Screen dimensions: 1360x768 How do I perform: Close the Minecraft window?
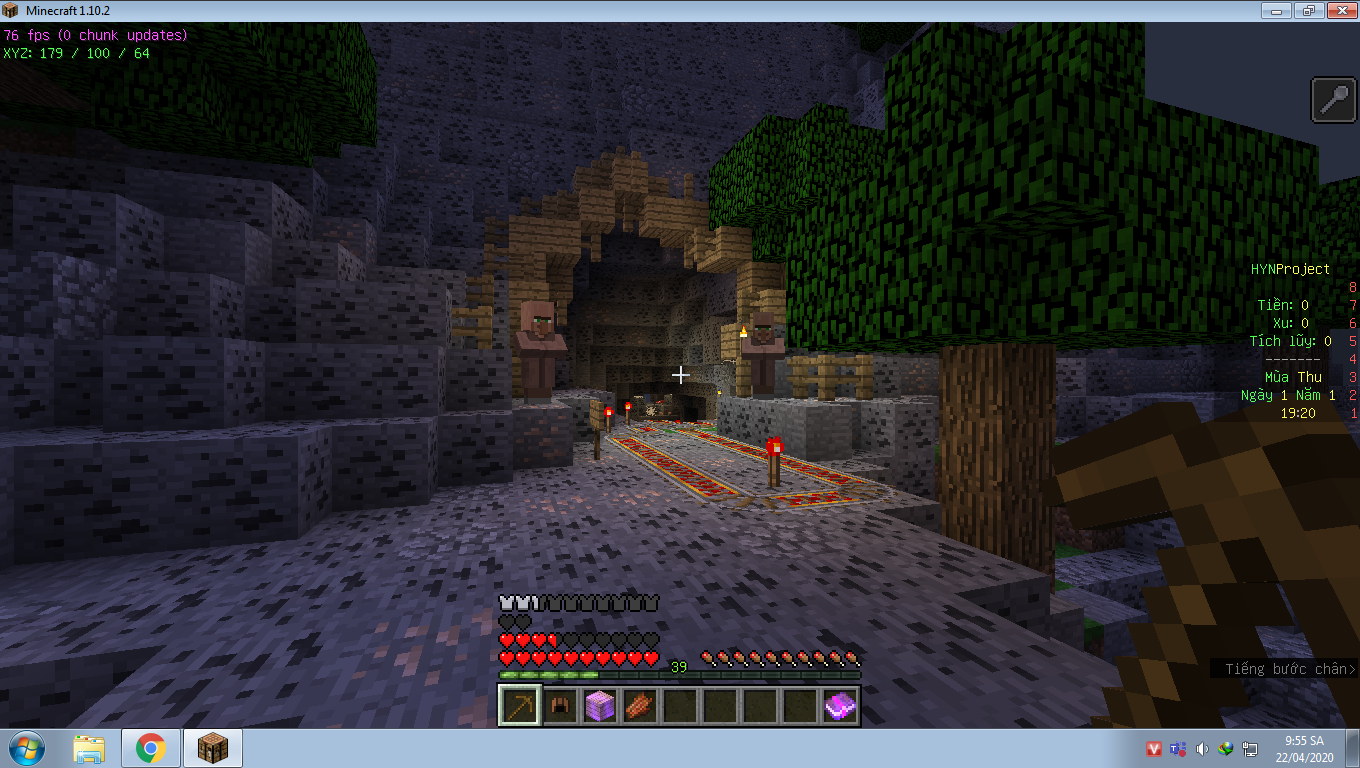click(x=1340, y=11)
